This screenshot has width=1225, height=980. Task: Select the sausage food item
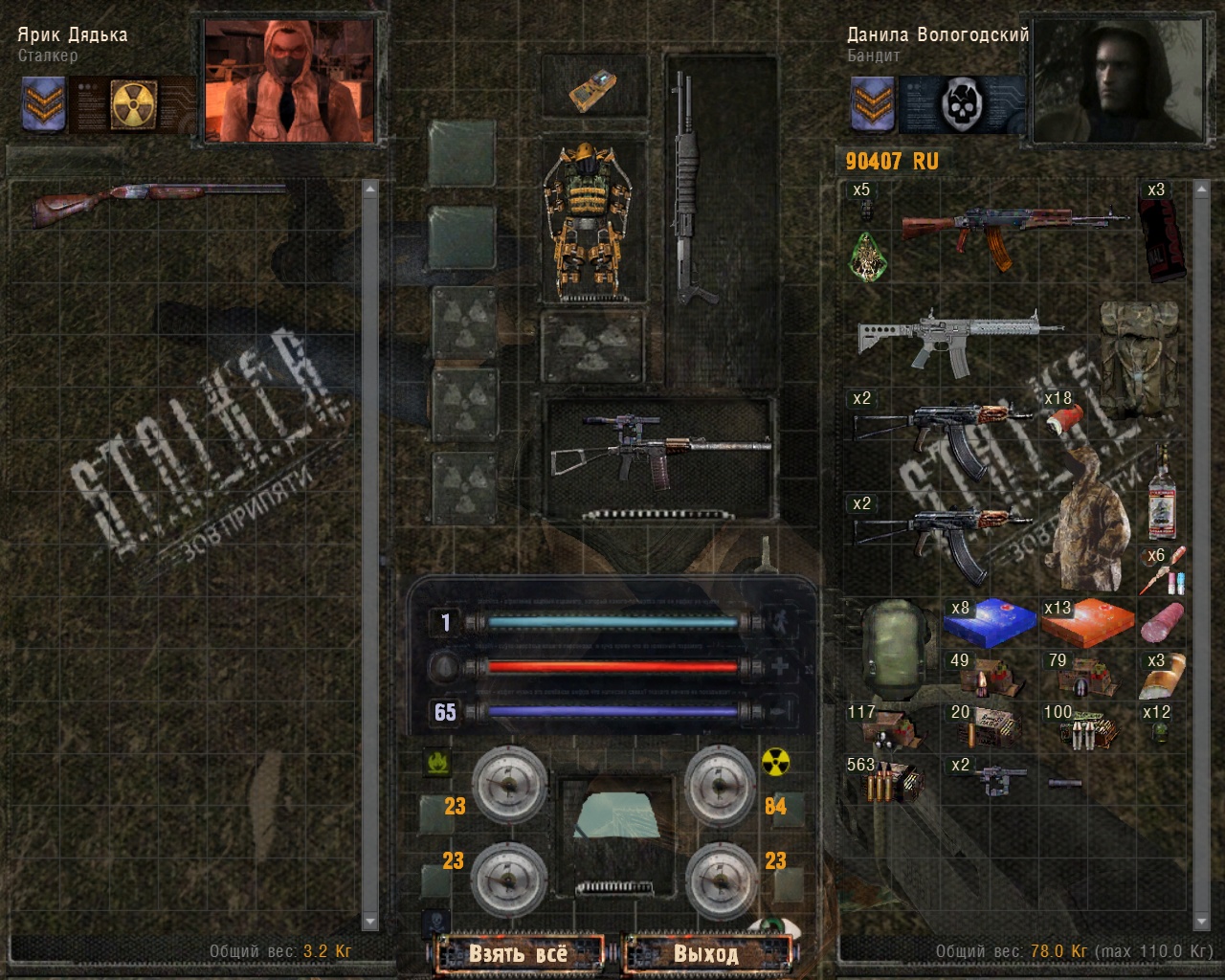(x=1162, y=624)
